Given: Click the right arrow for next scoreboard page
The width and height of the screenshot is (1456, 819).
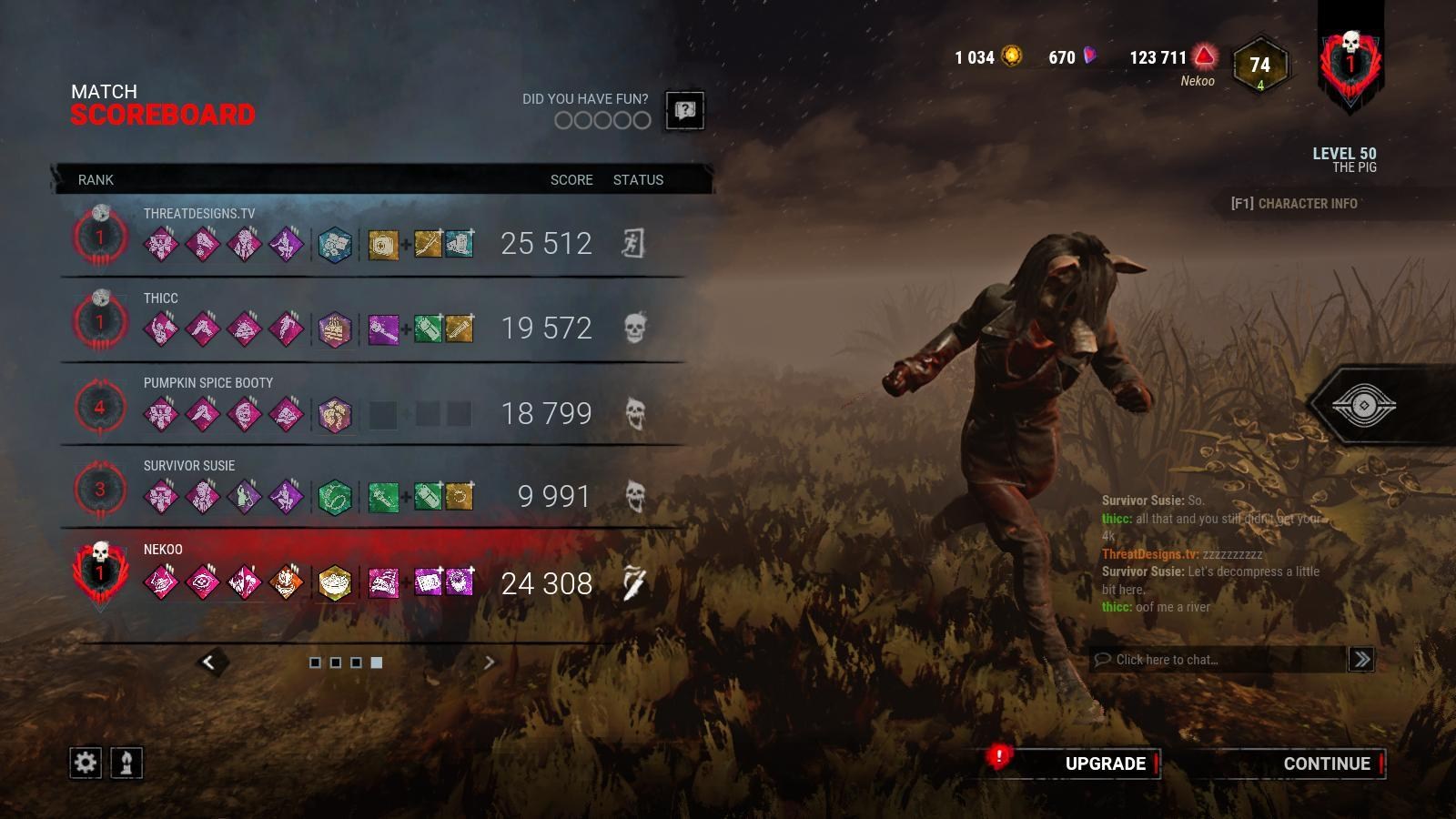Looking at the screenshot, I should (490, 664).
